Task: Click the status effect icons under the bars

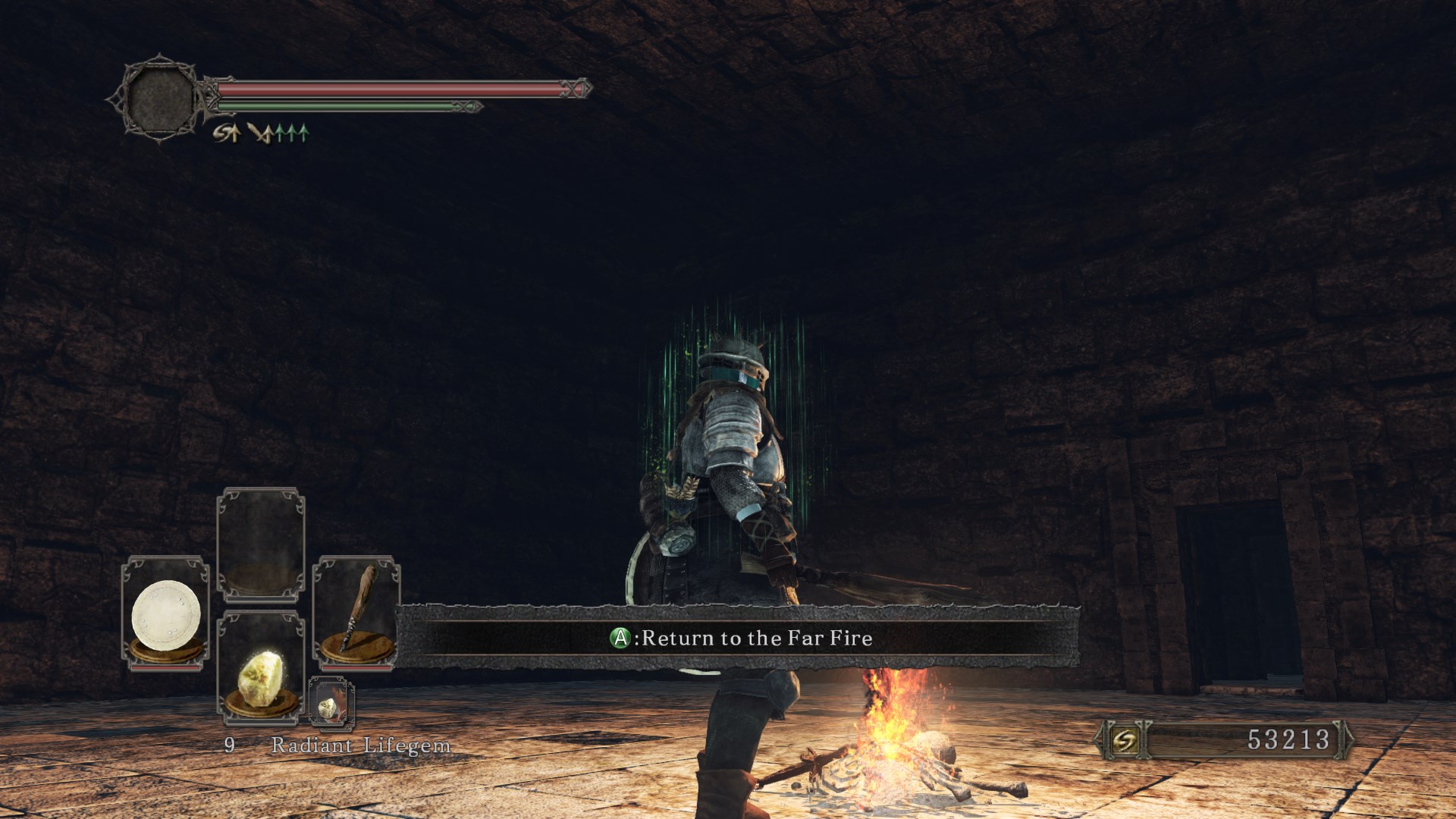Action: pyautogui.click(x=260, y=134)
